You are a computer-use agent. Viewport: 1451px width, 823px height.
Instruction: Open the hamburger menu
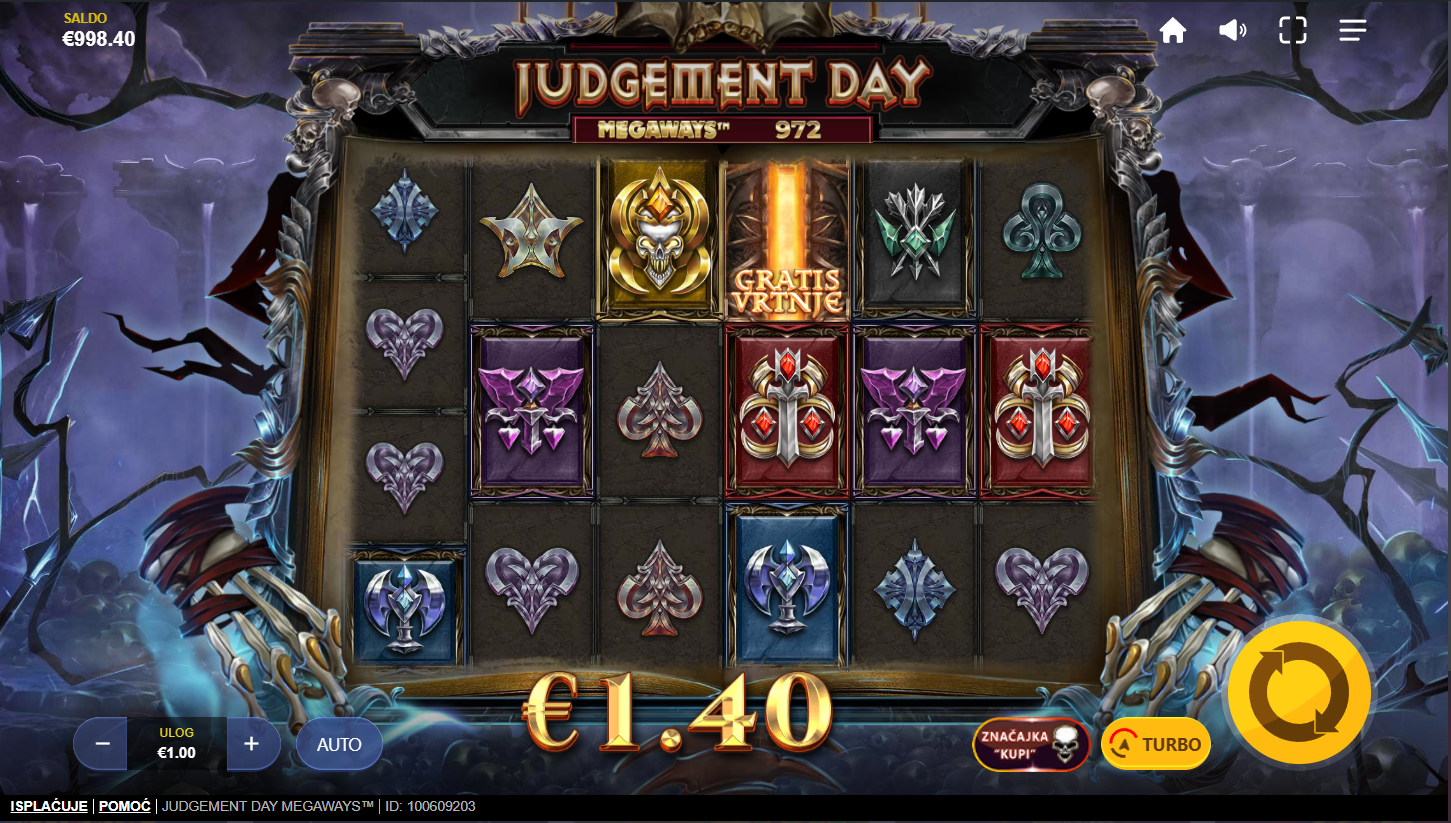coord(1352,31)
